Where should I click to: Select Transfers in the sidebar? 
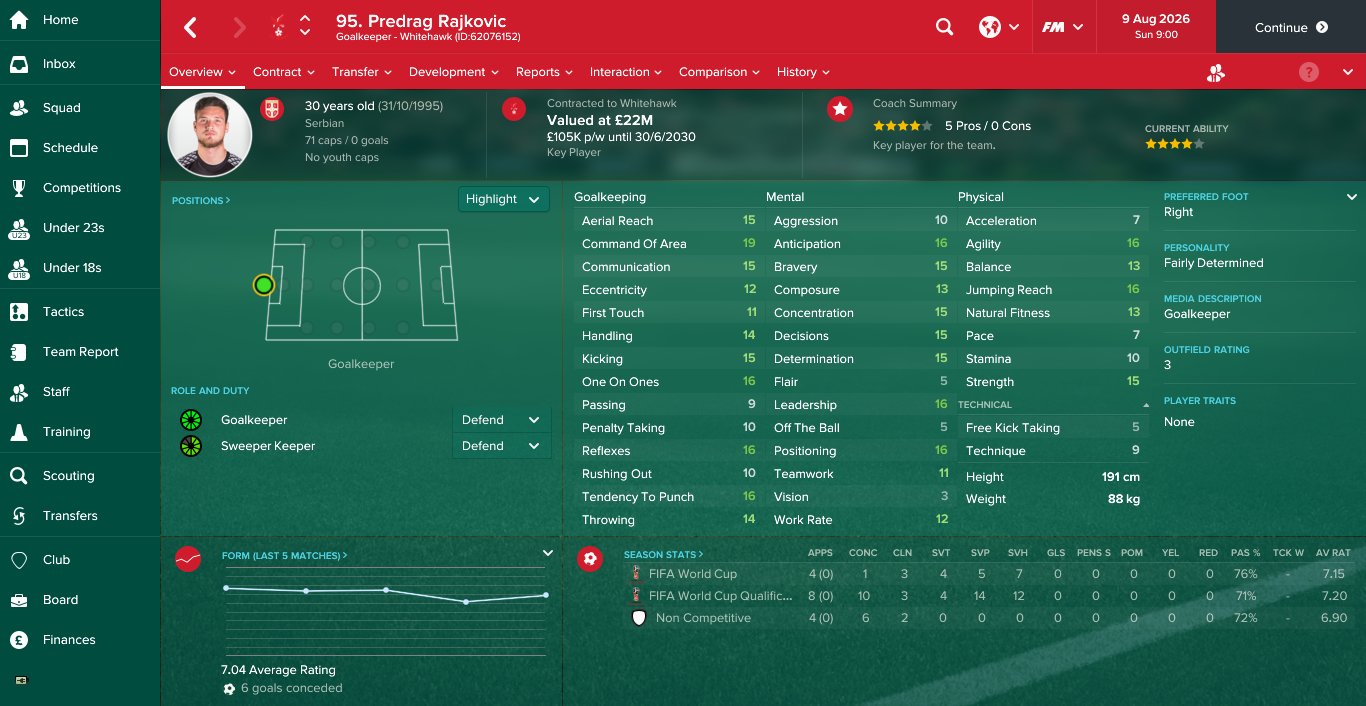tap(70, 516)
